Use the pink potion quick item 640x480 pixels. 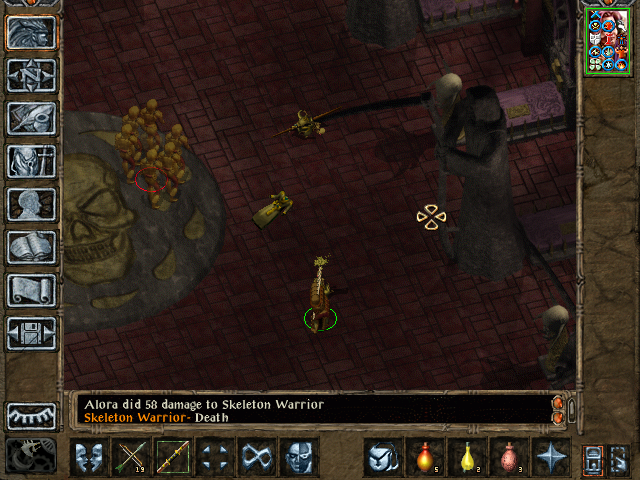pyautogui.click(x=510, y=458)
